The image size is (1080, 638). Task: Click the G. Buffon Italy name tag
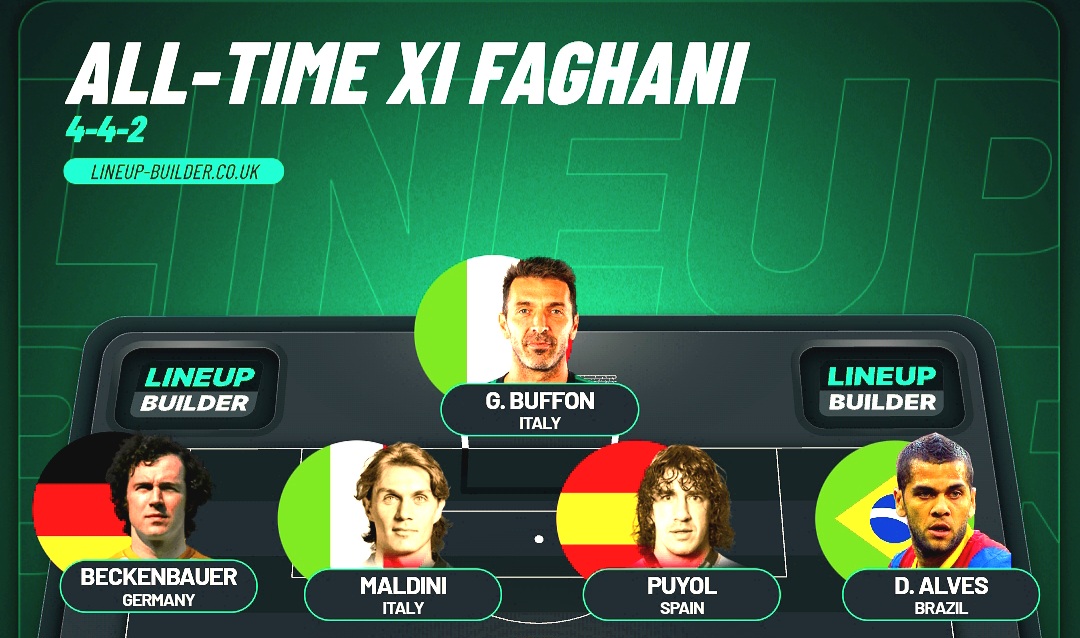540,410
